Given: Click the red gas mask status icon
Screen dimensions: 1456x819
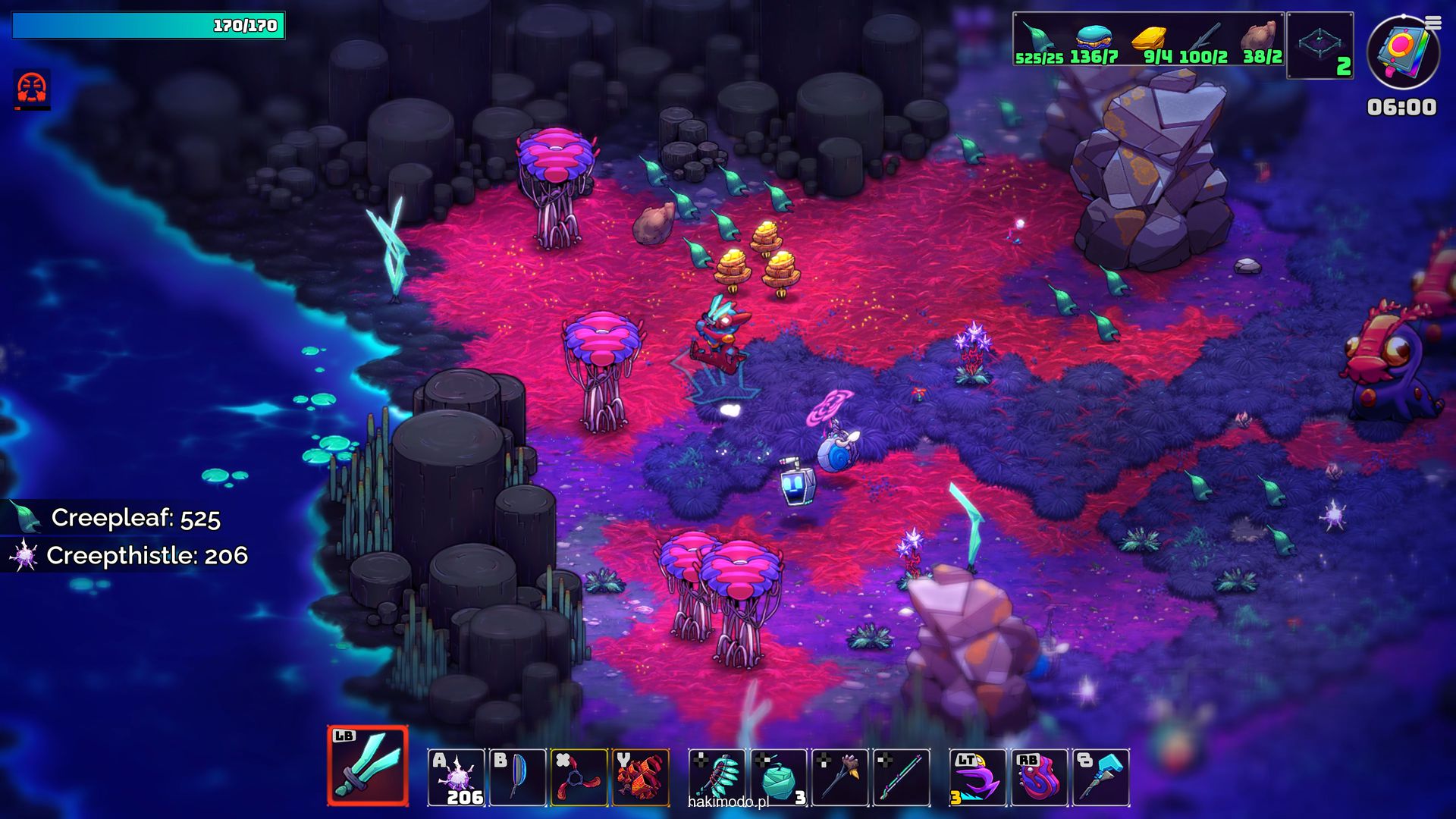Looking at the screenshot, I should coord(32,89).
